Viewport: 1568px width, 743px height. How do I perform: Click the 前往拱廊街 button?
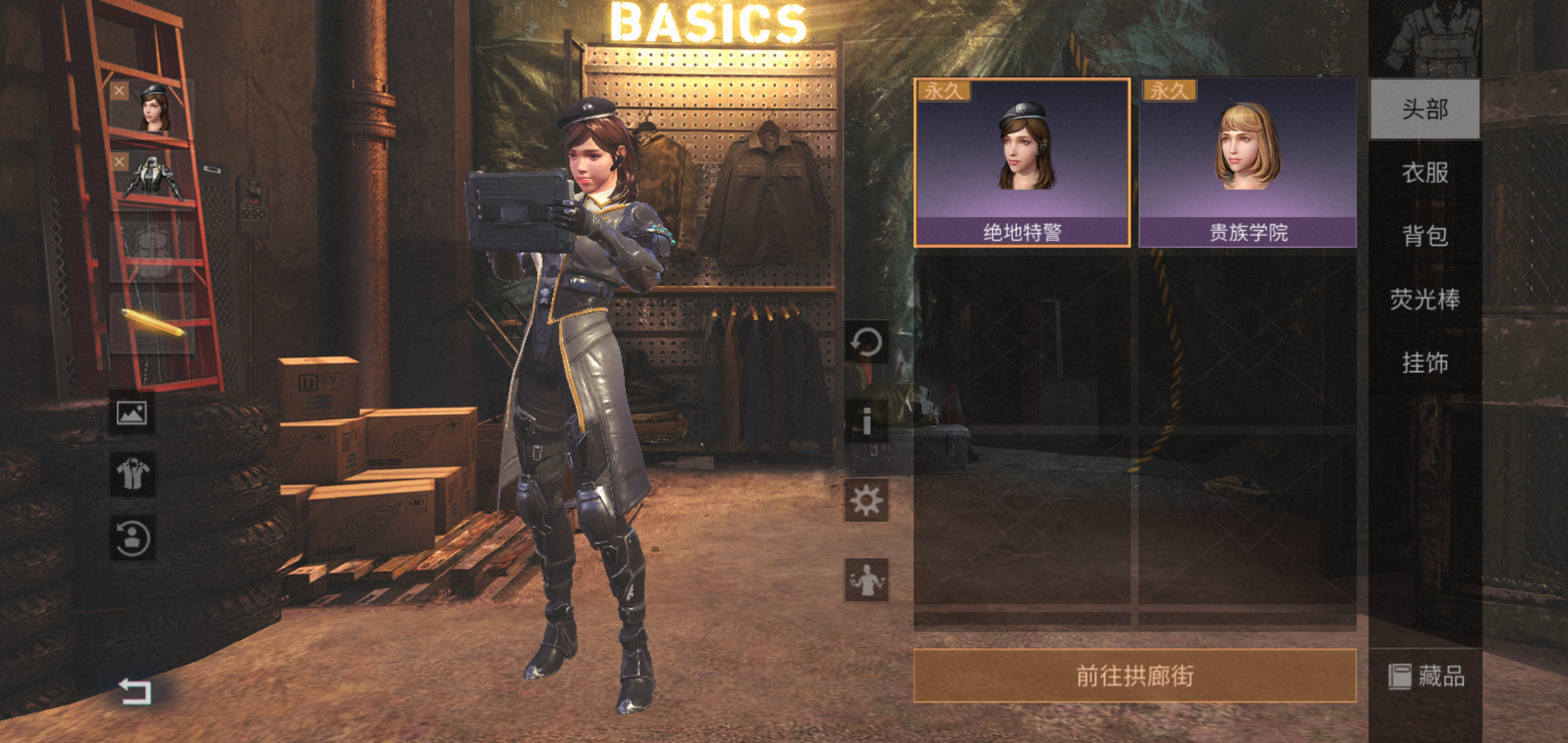point(1135,676)
